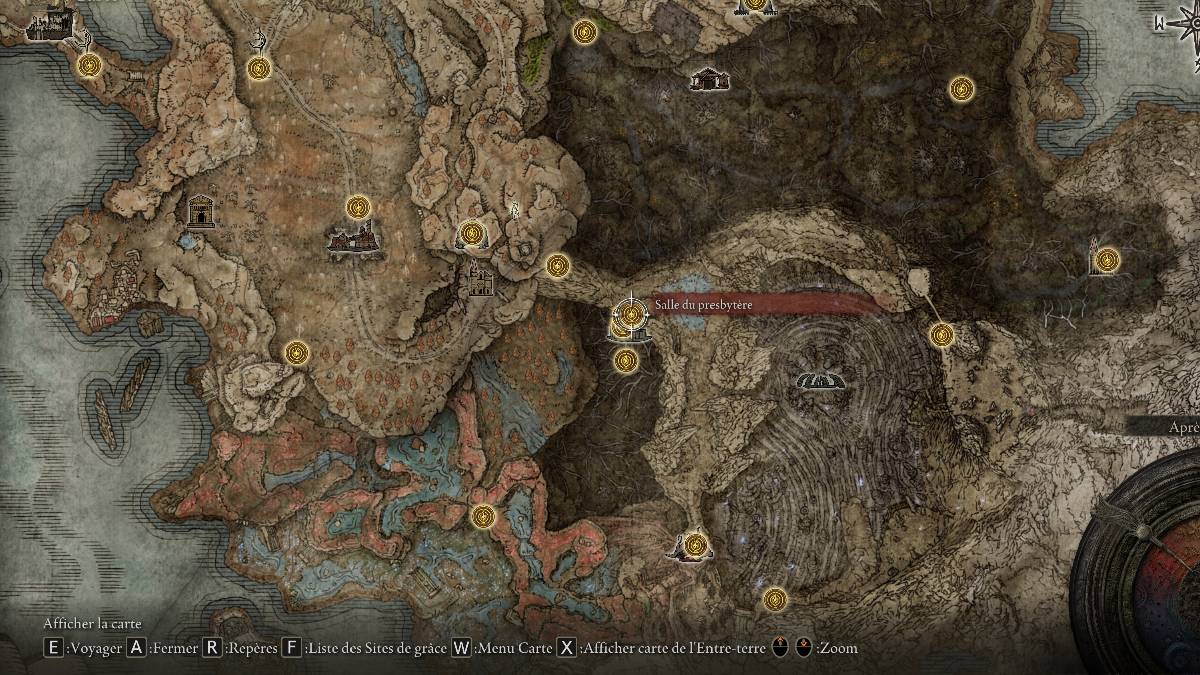Image resolution: width=1200 pixels, height=675 pixels.
Task: Select the grace marker beside the tall tower
Action: (1105, 260)
